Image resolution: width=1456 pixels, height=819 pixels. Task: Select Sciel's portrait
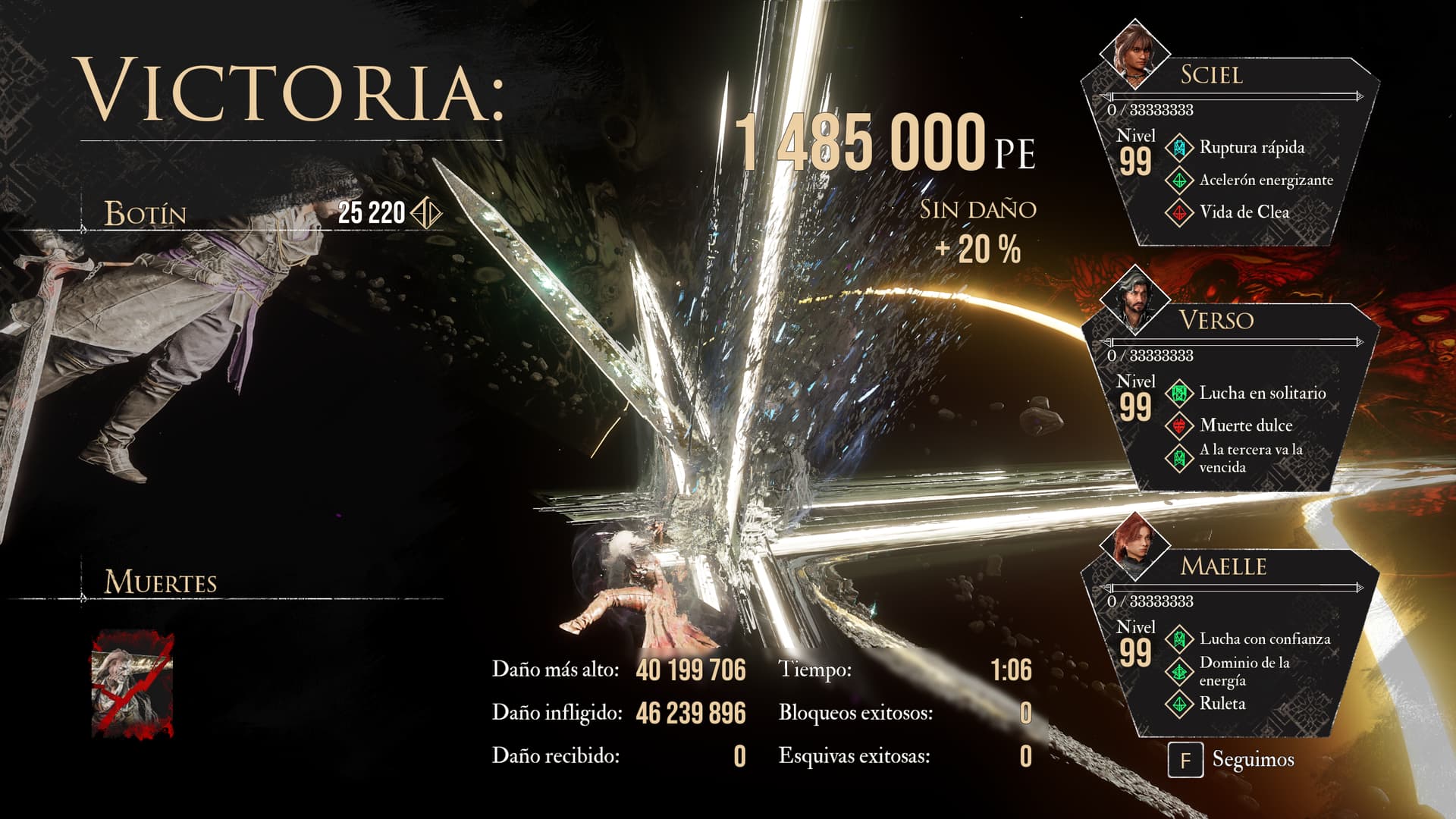[1134, 53]
